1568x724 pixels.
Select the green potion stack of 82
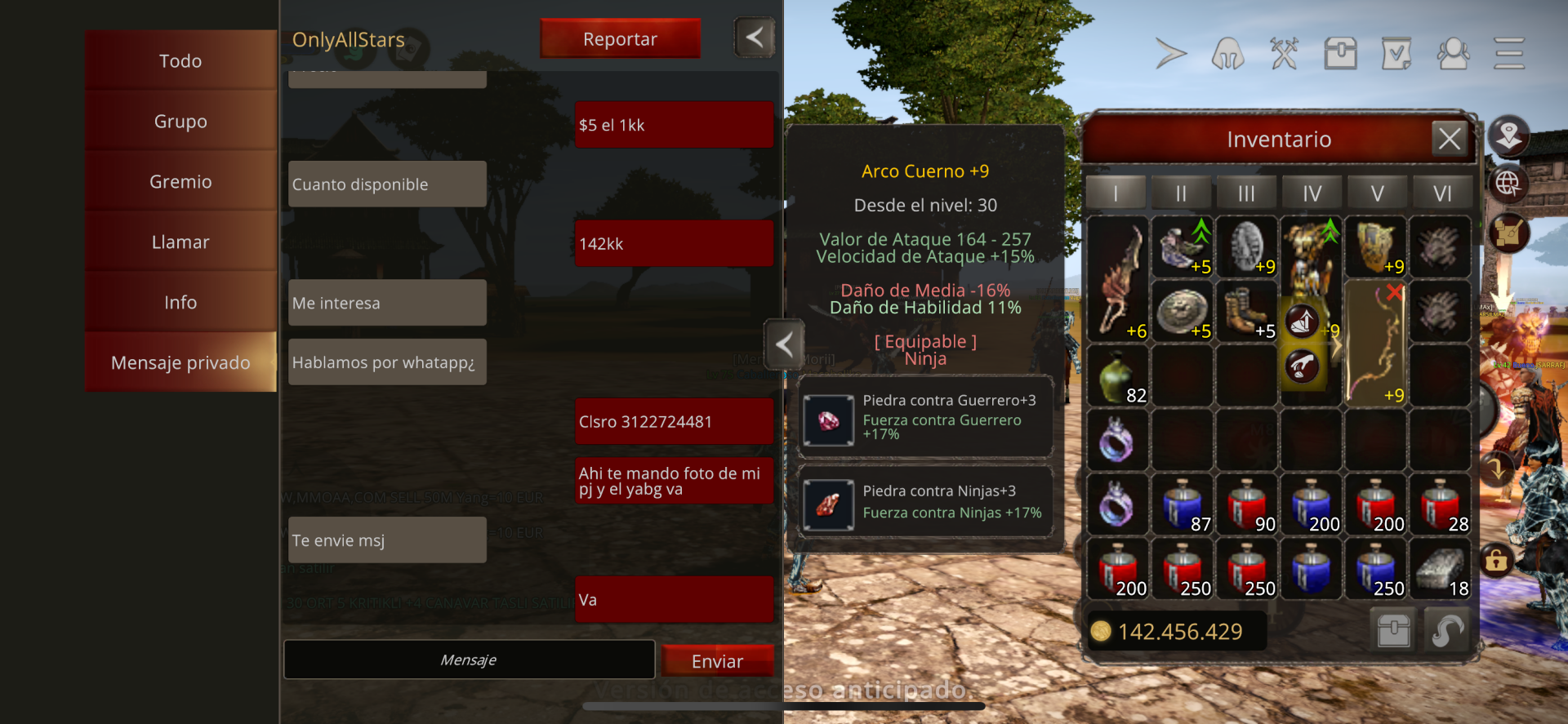pyautogui.click(x=1117, y=377)
